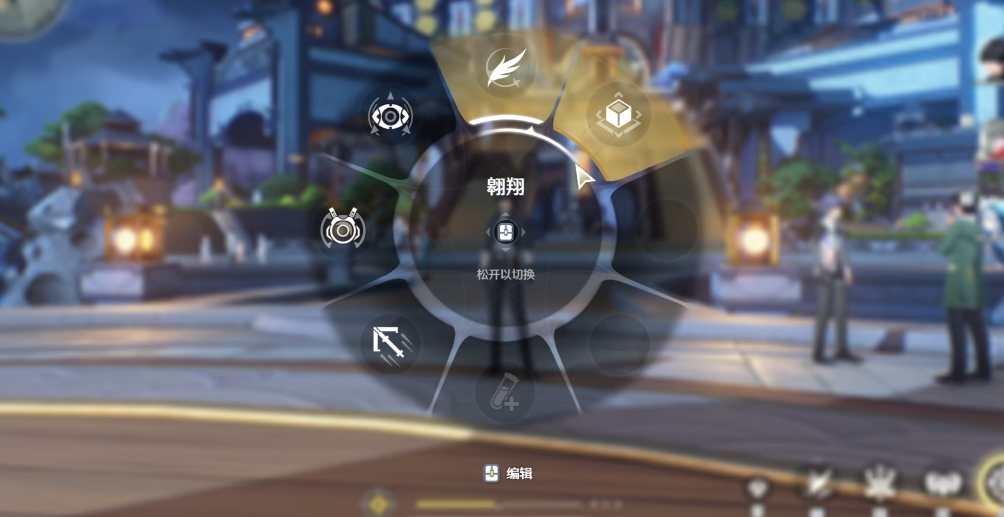Screen dimensions: 1004x517
Task: Pick the sword and arrow utility slot
Action: 389,344
